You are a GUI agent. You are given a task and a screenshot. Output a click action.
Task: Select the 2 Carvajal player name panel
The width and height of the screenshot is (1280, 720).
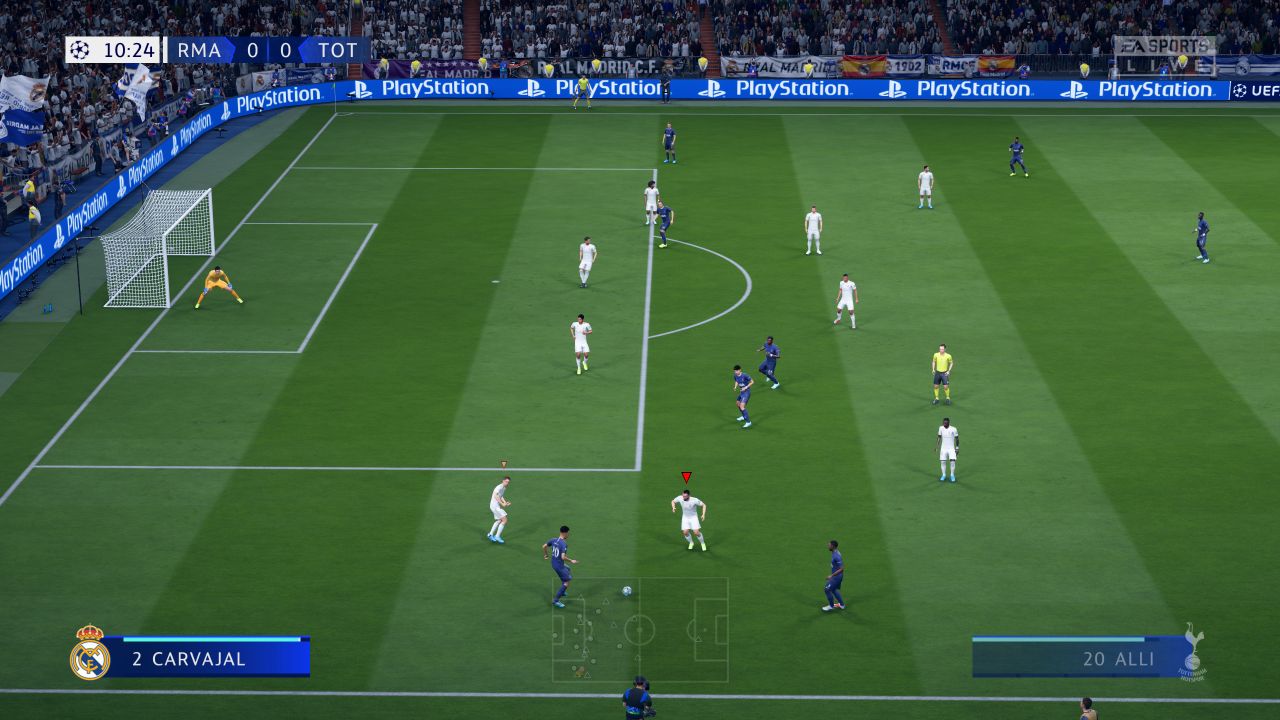(206, 658)
